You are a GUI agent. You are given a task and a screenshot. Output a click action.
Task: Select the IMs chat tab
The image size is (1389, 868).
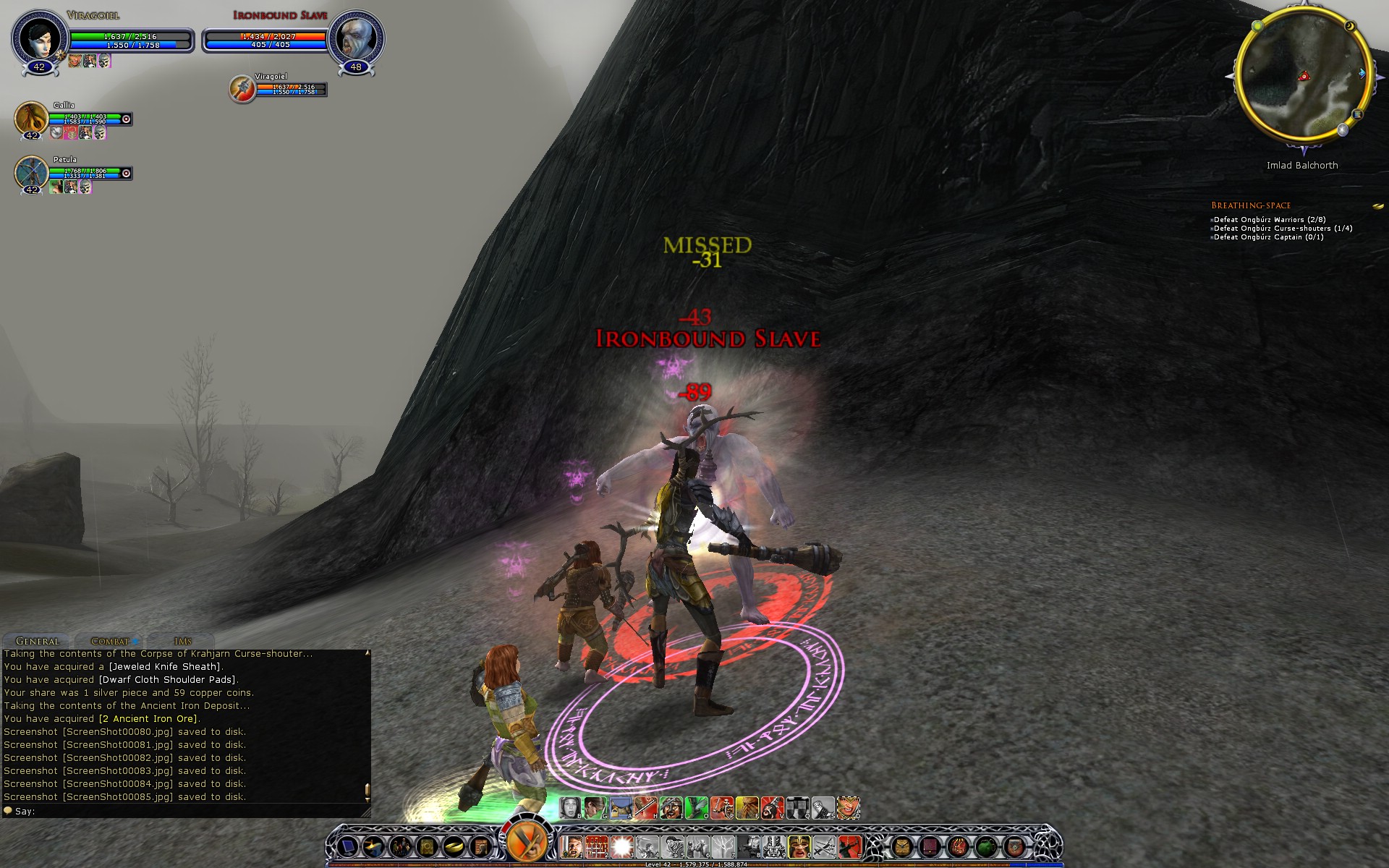(182, 641)
